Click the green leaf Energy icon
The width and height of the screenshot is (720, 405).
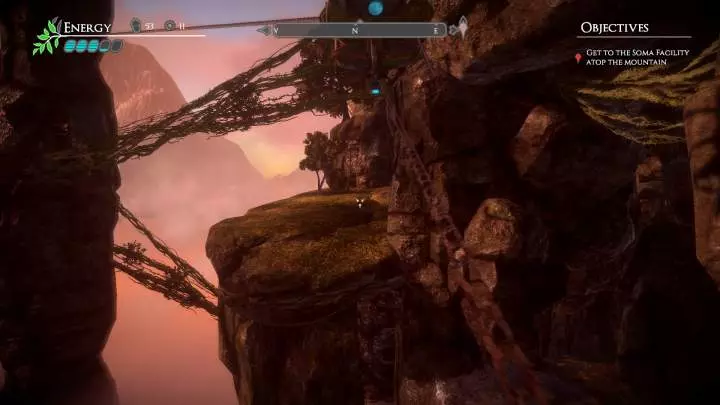(x=46, y=36)
